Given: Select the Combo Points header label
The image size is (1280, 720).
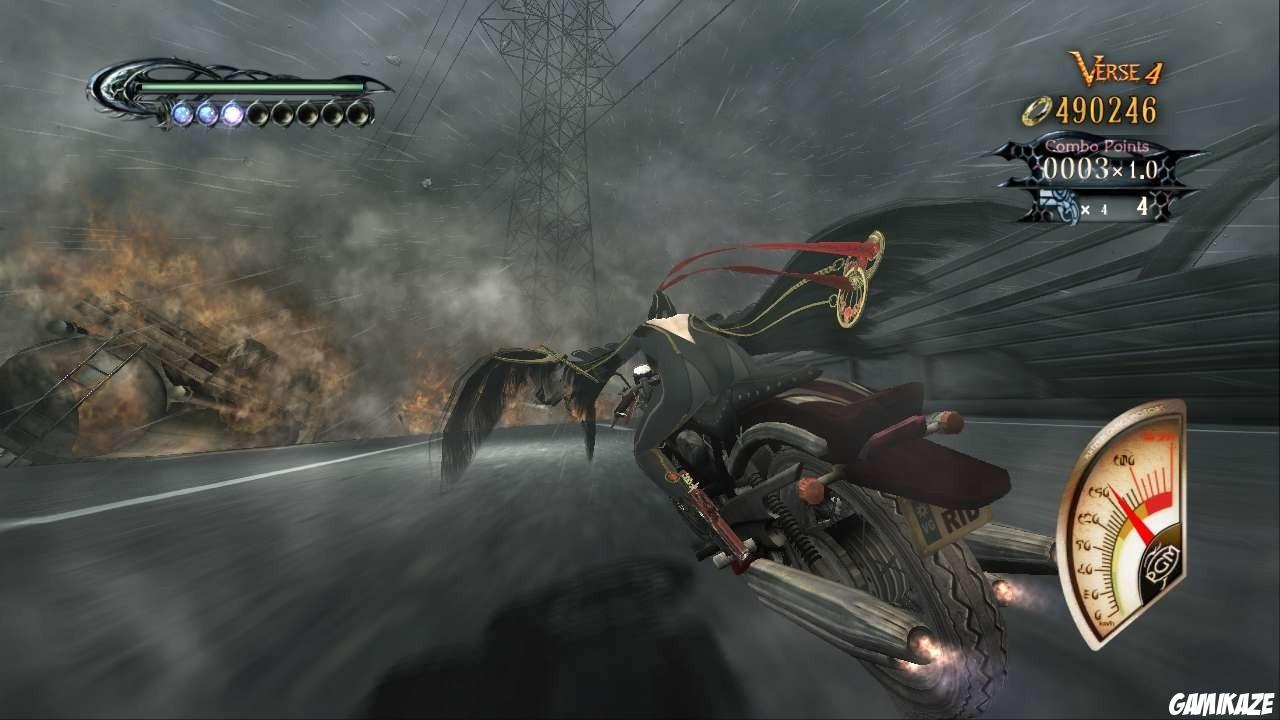Looking at the screenshot, I should point(1098,147).
